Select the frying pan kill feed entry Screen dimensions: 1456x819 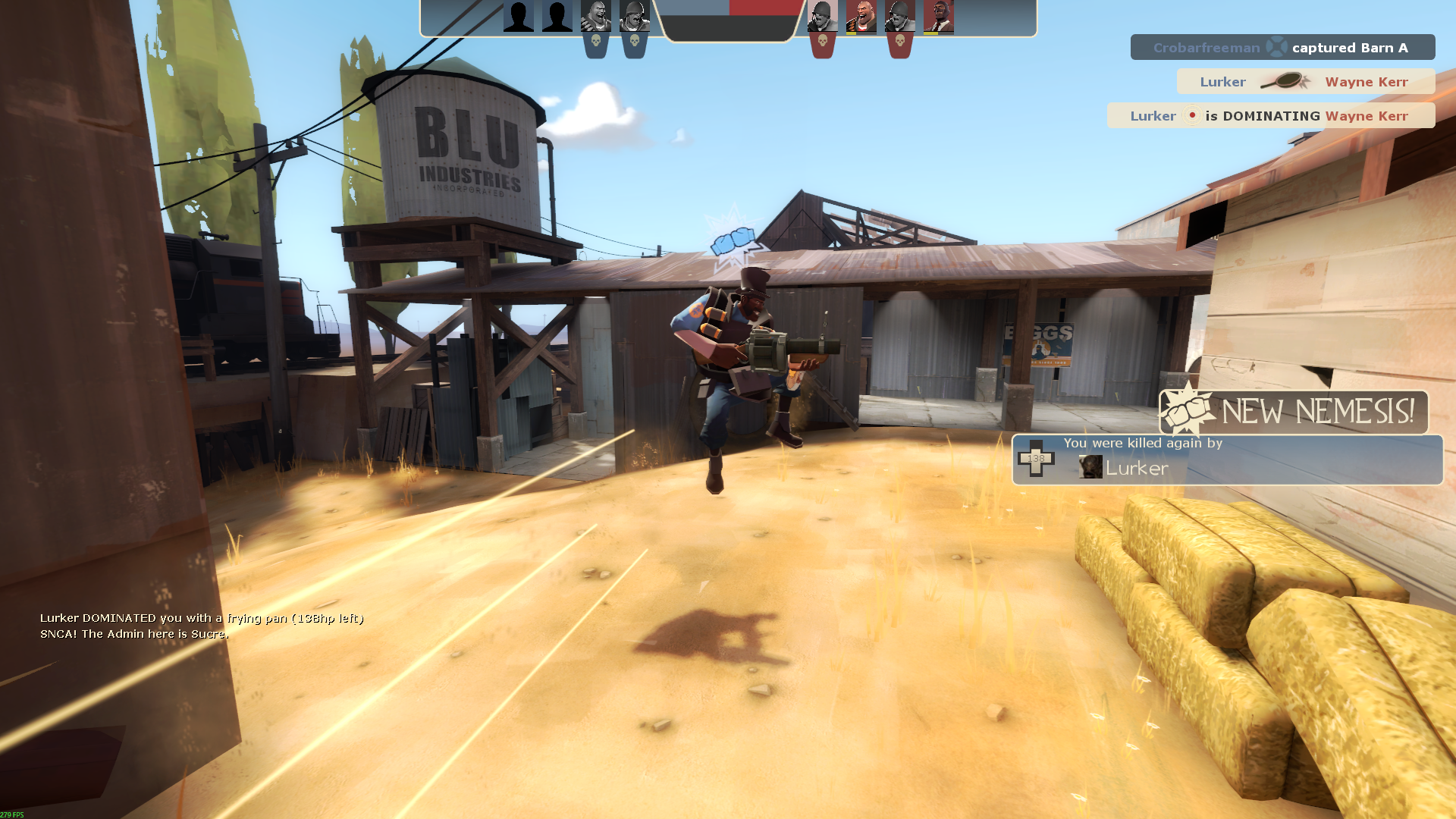[x=1305, y=81]
